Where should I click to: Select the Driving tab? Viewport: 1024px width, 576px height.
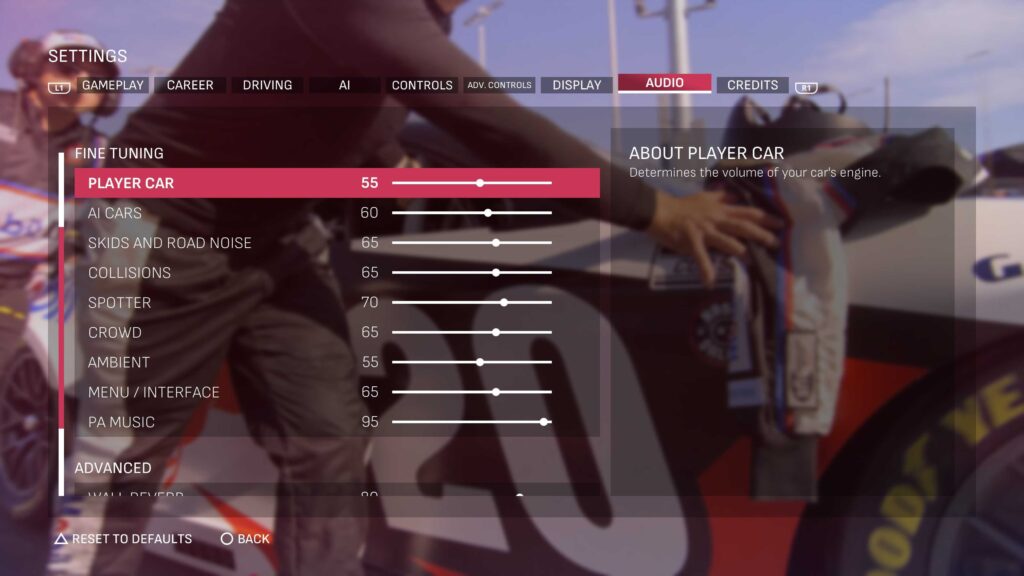(x=267, y=85)
